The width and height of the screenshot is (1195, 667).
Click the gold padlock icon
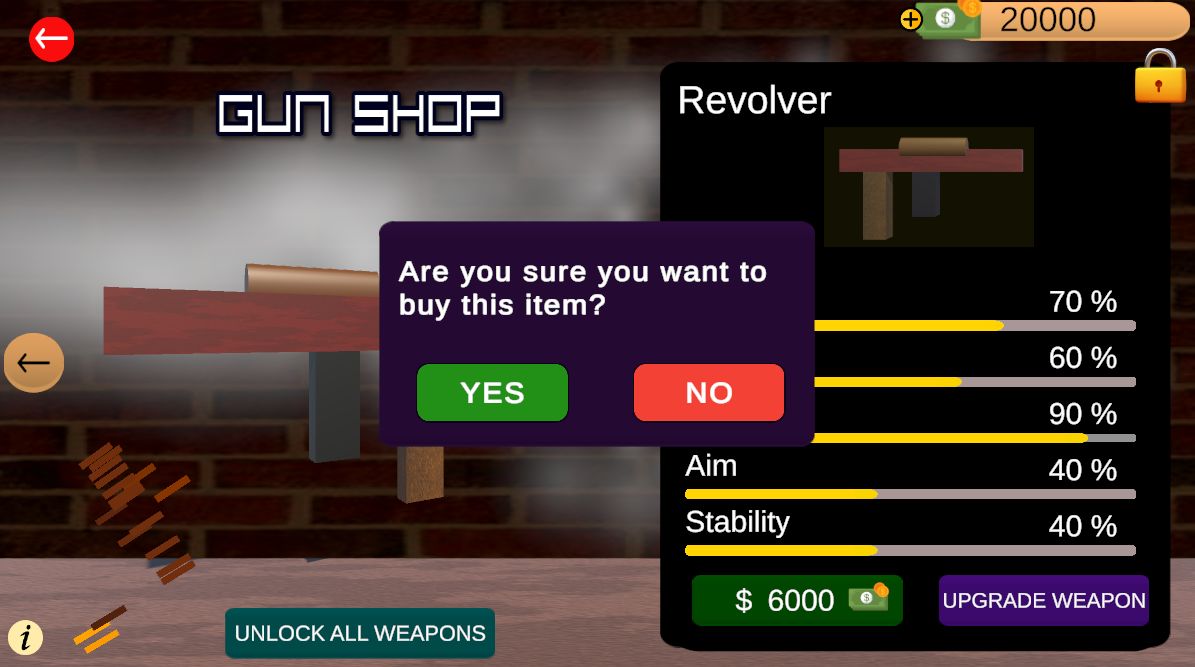coord(1159,77)
